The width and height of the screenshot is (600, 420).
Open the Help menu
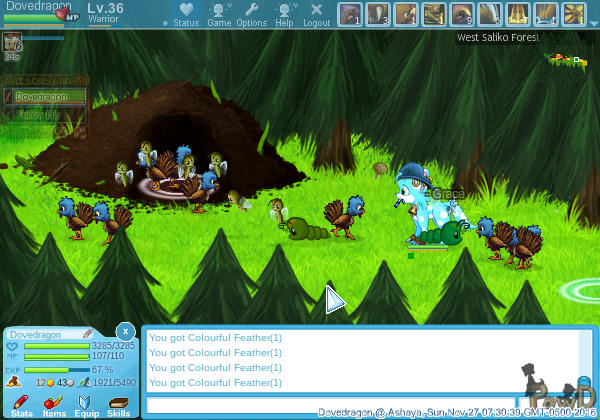tap(284, 13)
